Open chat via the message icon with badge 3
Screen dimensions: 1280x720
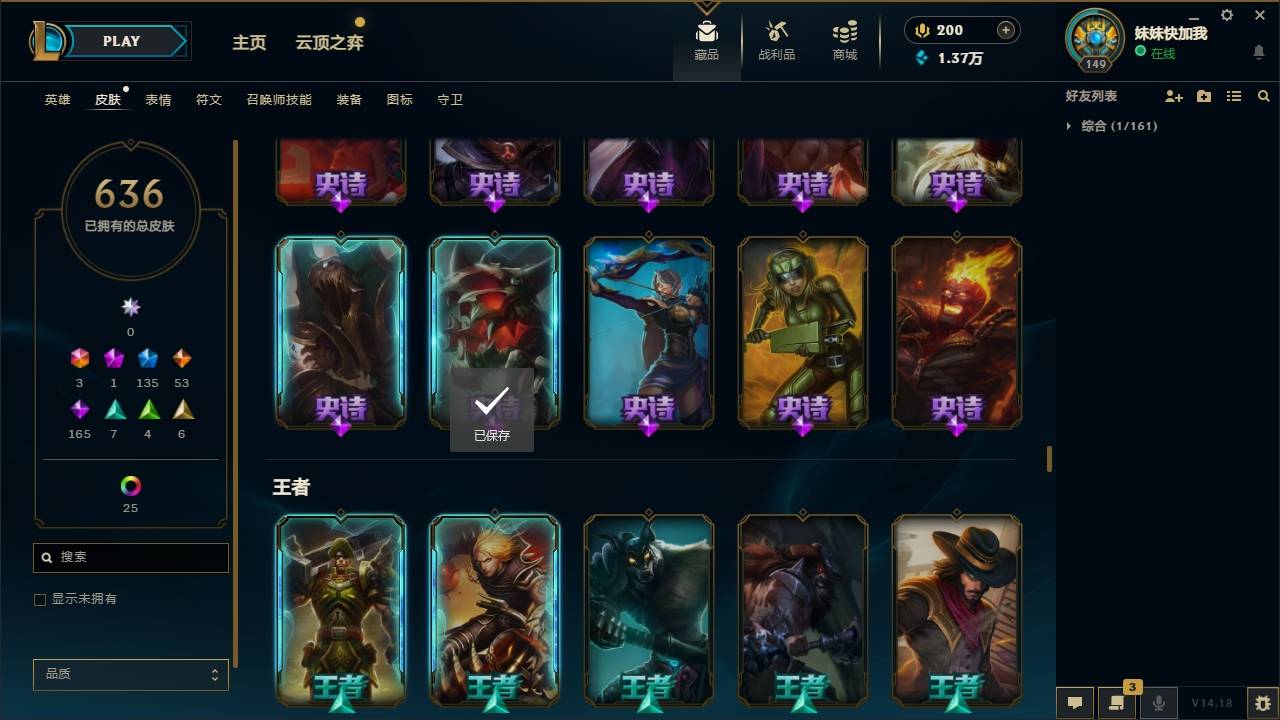point(1117,703)
